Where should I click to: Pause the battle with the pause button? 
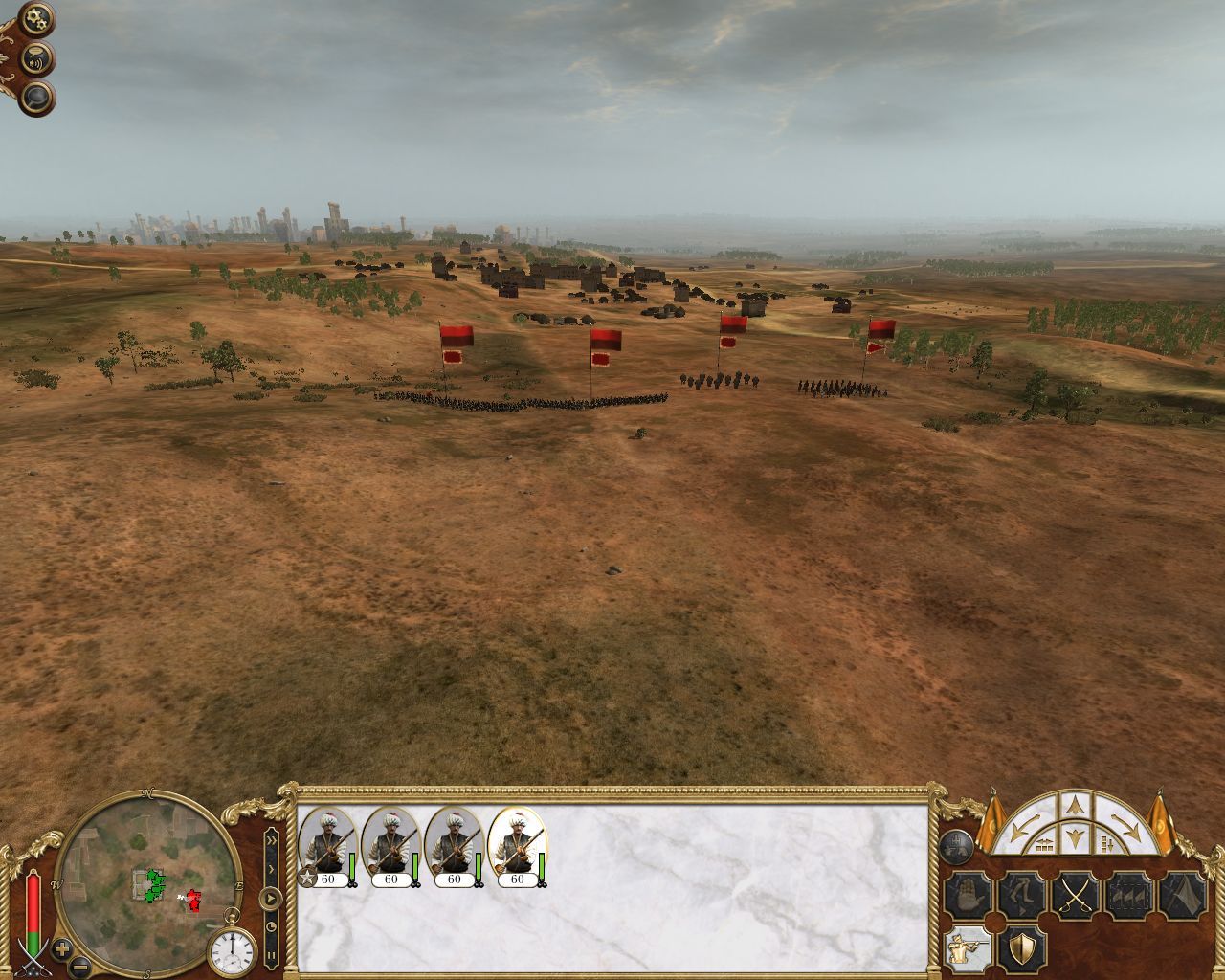tap(271, 955)
